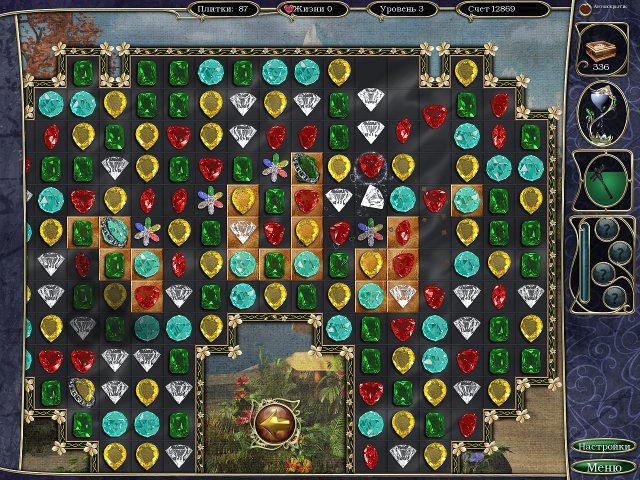Open the Меню button
The height and width of the screenshot is (480, 640).
[604, 466]
